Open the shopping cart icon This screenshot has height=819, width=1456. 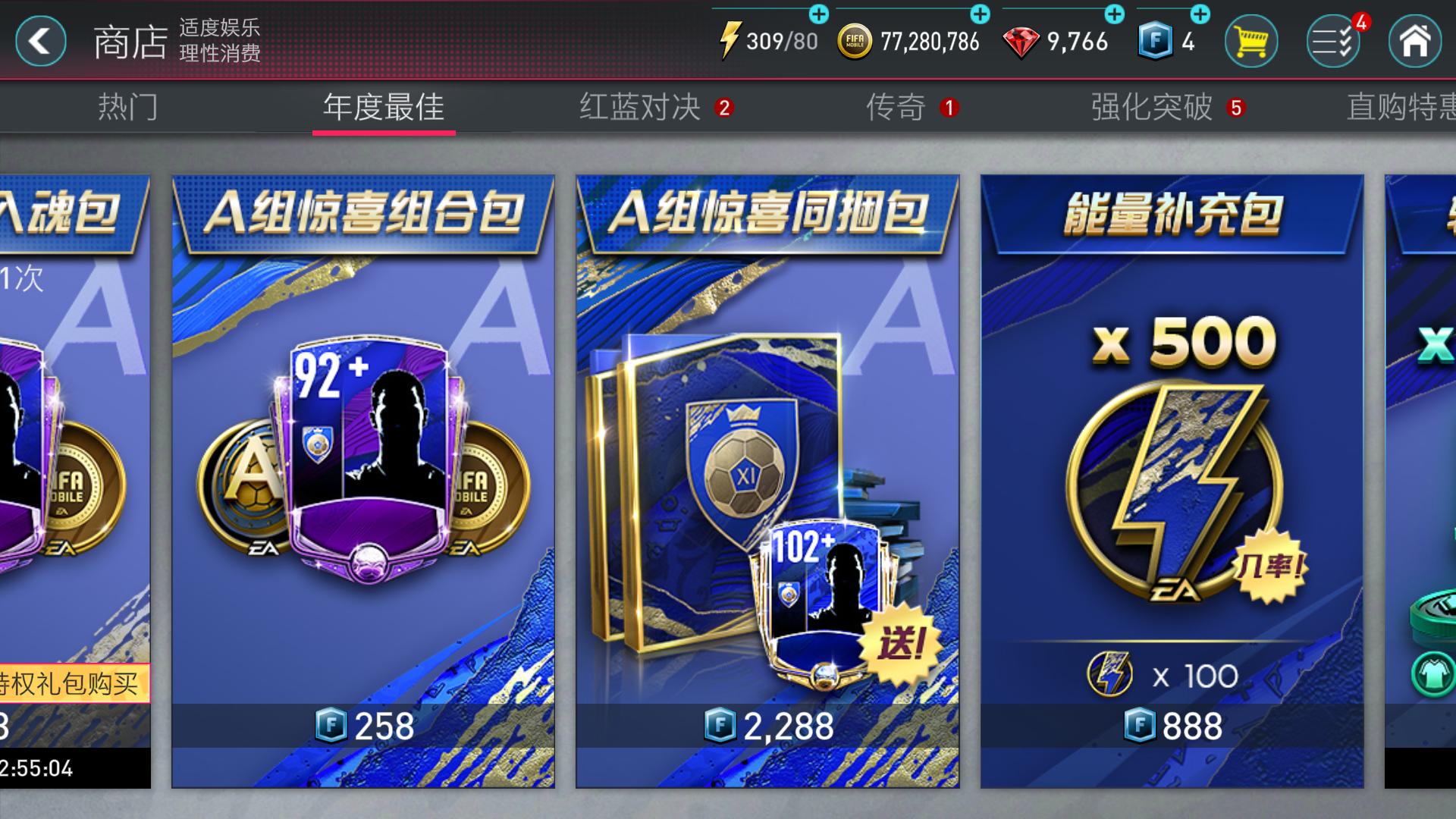tap(1250, 42)
